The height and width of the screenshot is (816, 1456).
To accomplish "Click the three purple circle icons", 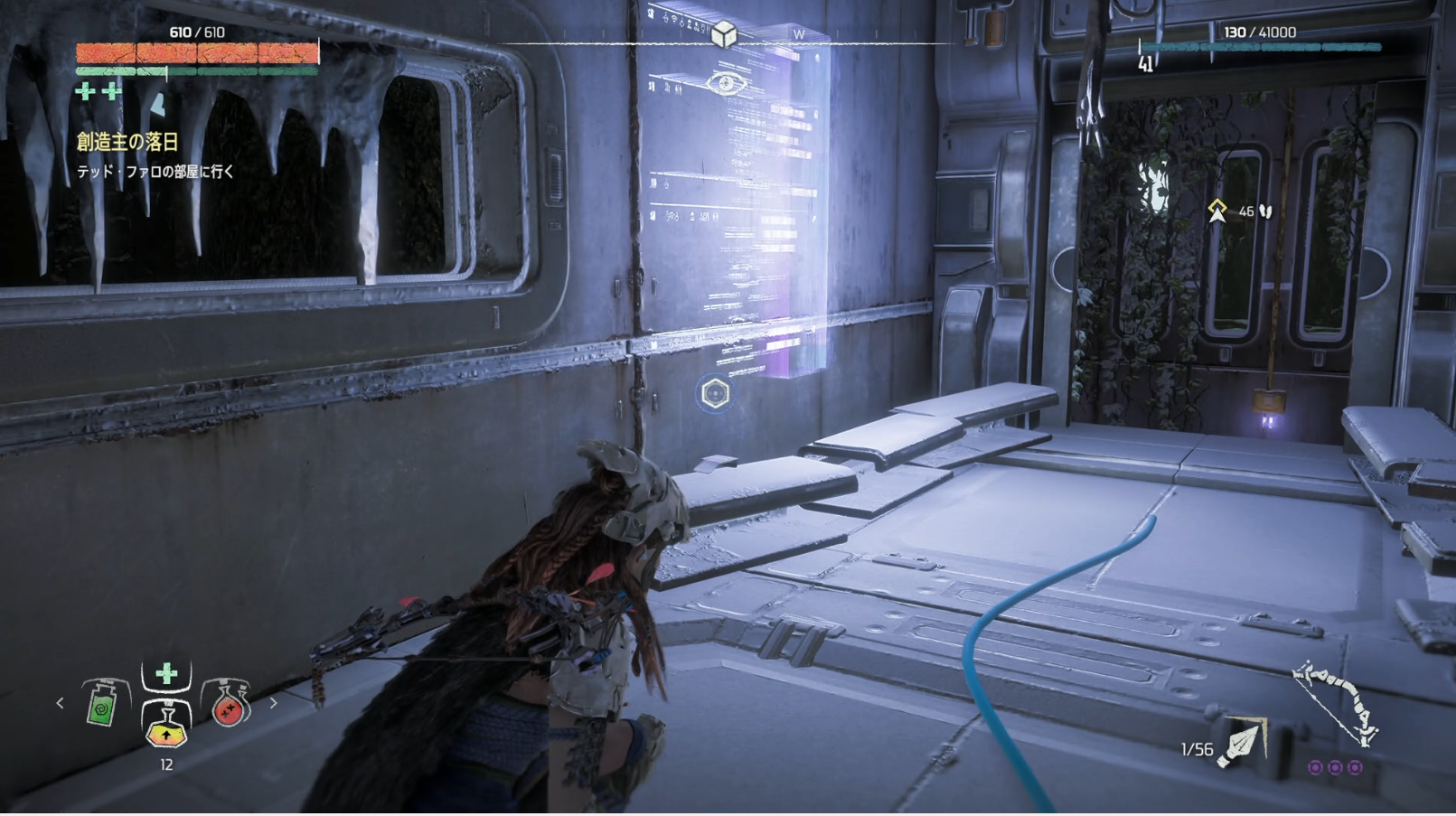I will 1335,767.
